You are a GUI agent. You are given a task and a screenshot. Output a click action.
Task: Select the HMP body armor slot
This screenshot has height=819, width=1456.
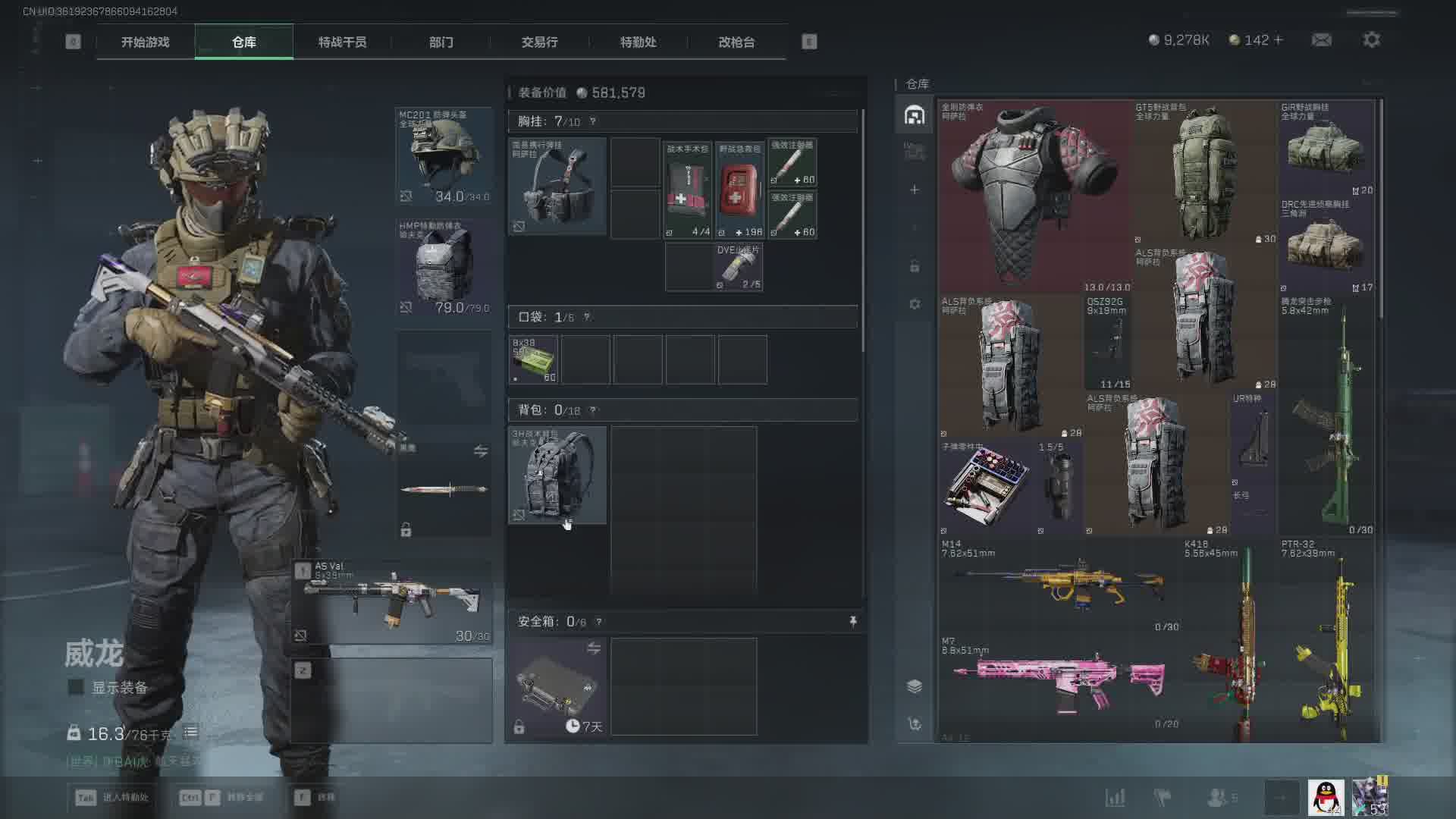click(444, 267)
